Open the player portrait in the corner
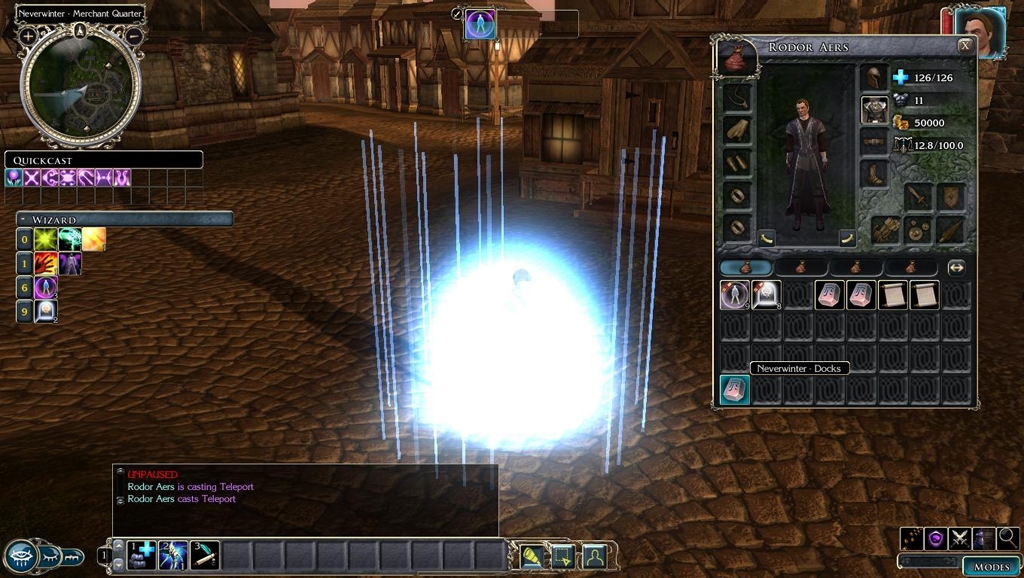 click(x=979, y=32)
